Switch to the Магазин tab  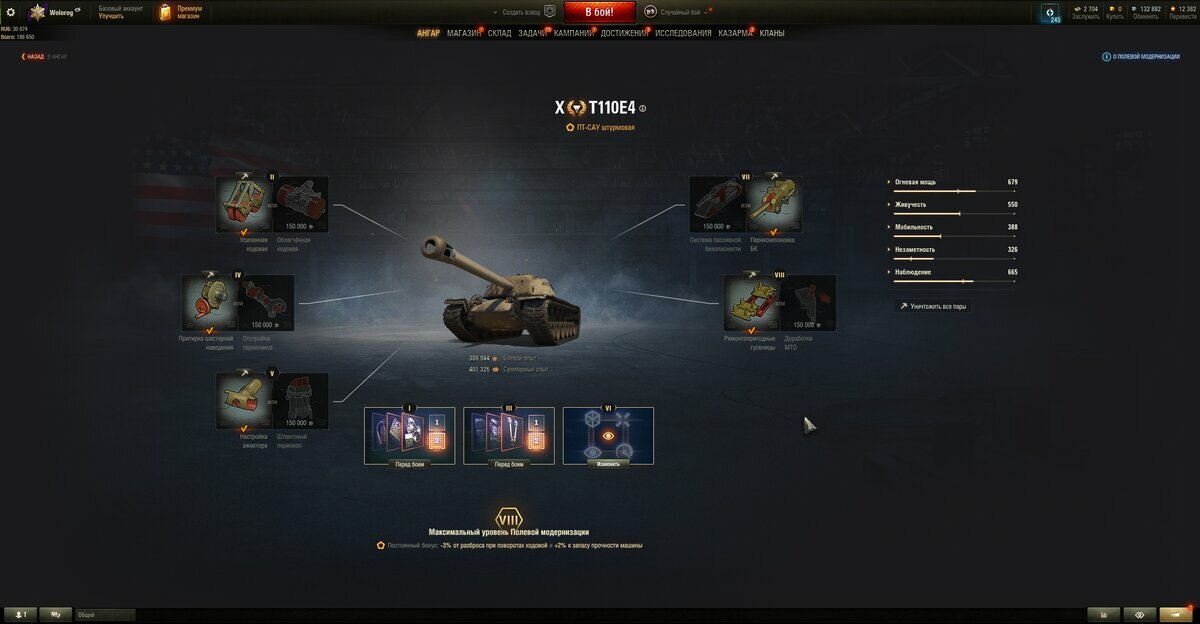pos(463,33)
